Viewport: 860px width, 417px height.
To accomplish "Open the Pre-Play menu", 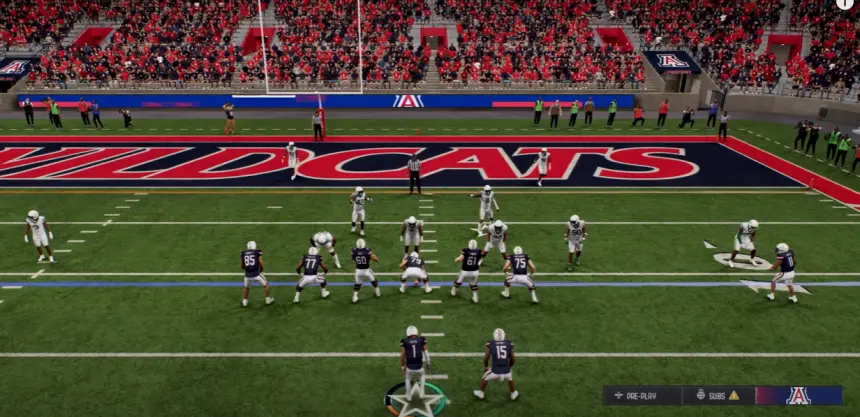I will pos(642,395).
